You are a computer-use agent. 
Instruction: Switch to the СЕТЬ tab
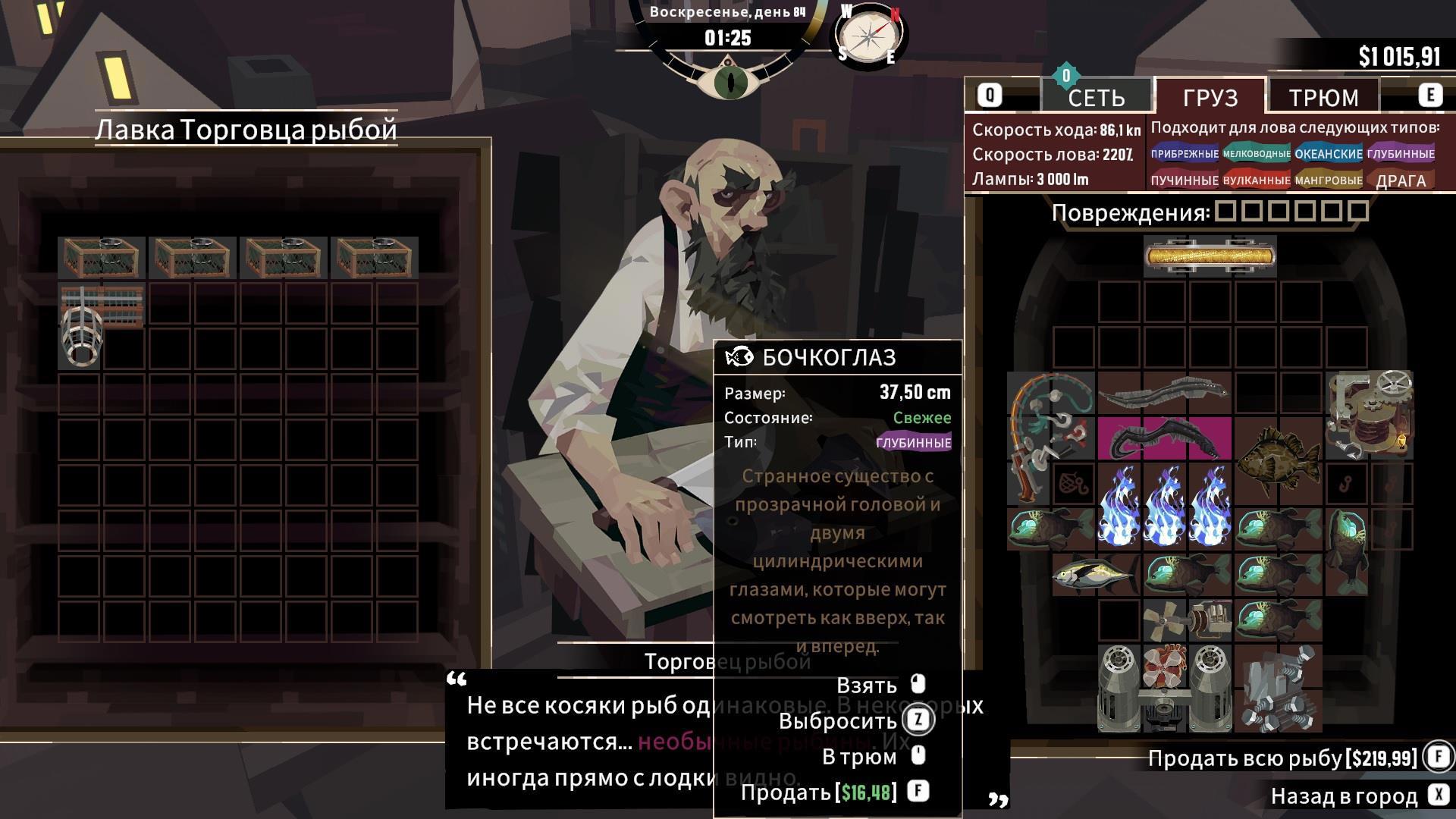tap(1096, 97)
